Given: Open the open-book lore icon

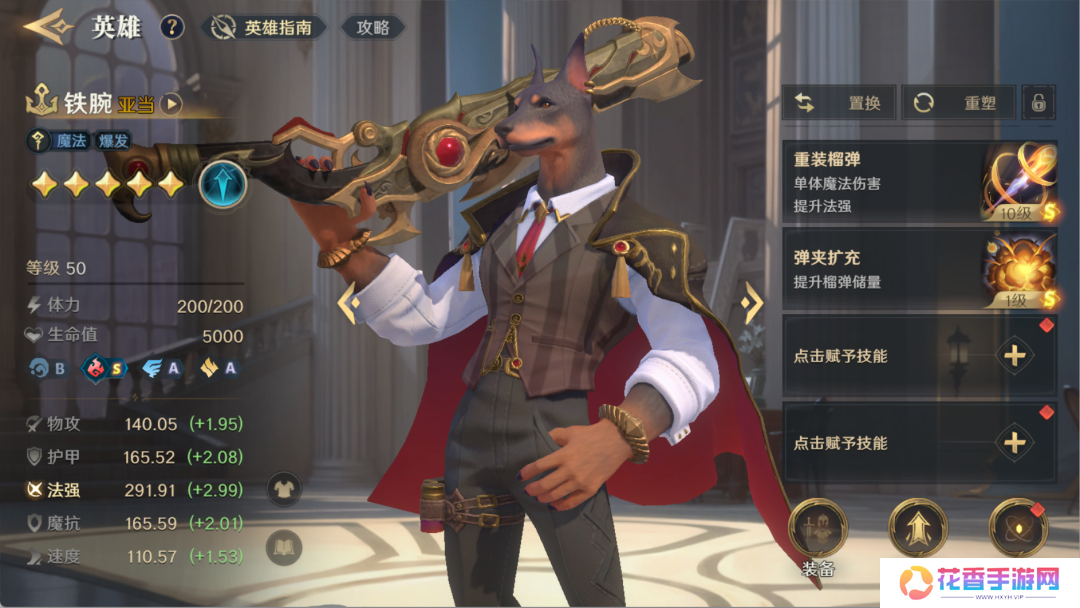Looking at the screenshot, I should pos(284,547).
